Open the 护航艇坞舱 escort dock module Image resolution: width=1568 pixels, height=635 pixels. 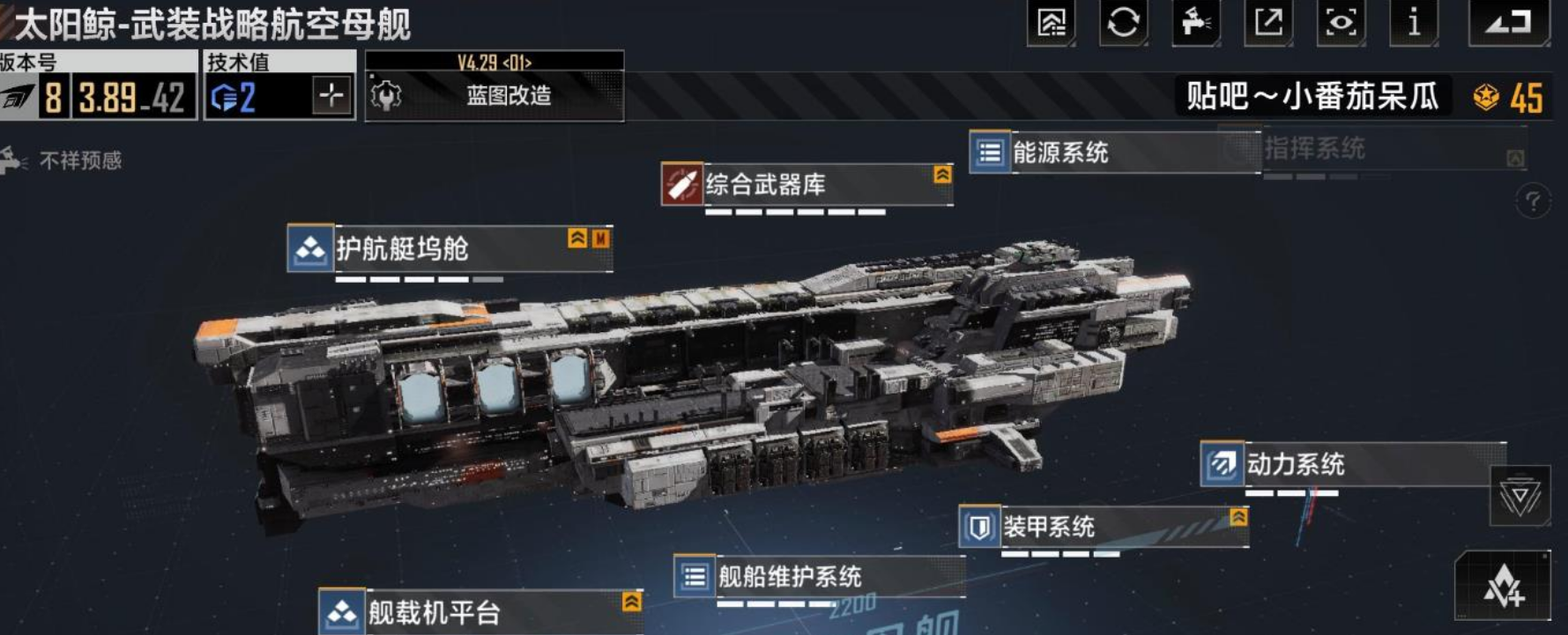450,249
